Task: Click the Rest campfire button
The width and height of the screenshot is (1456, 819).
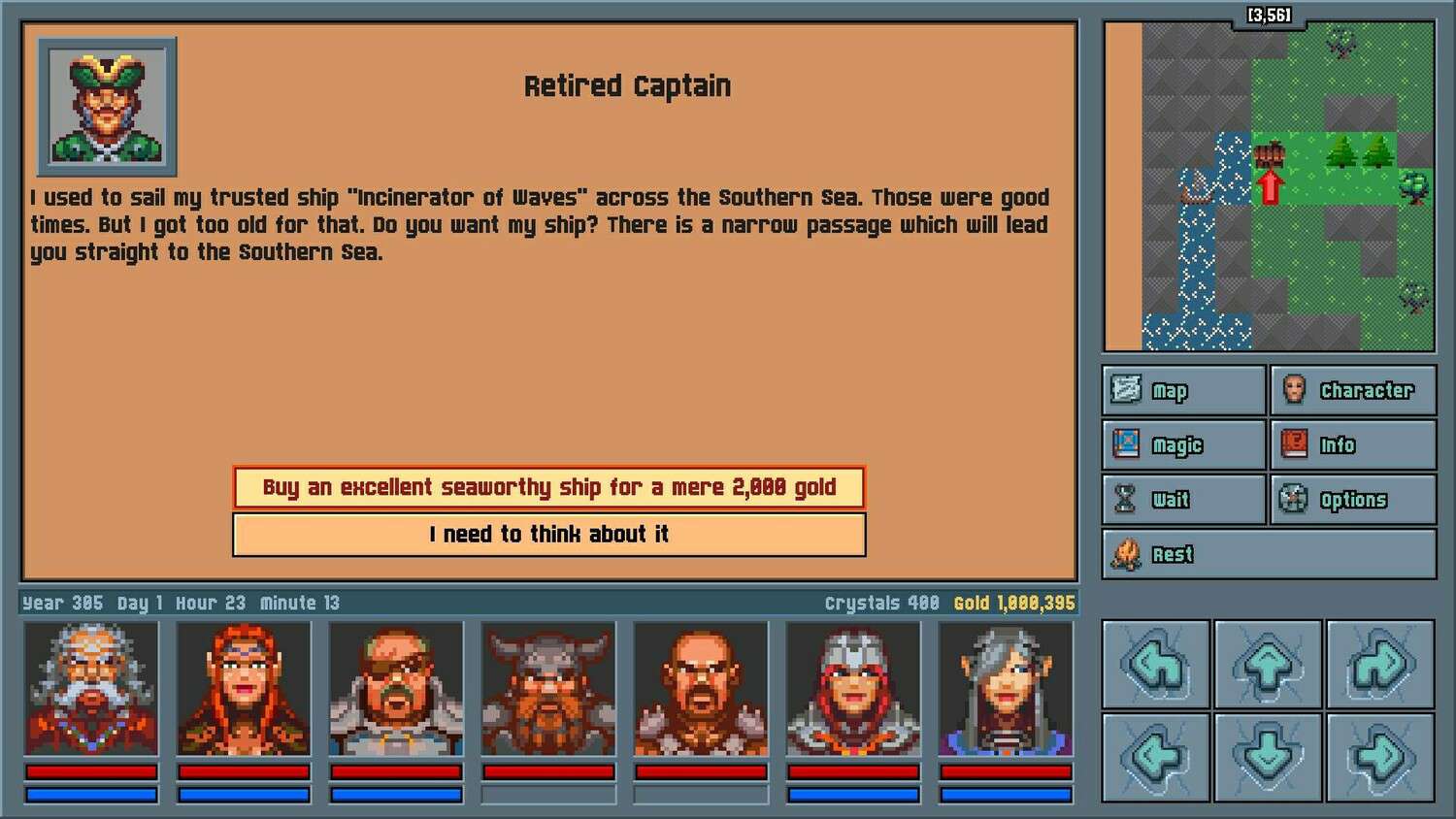Action: click(1269, 554)
